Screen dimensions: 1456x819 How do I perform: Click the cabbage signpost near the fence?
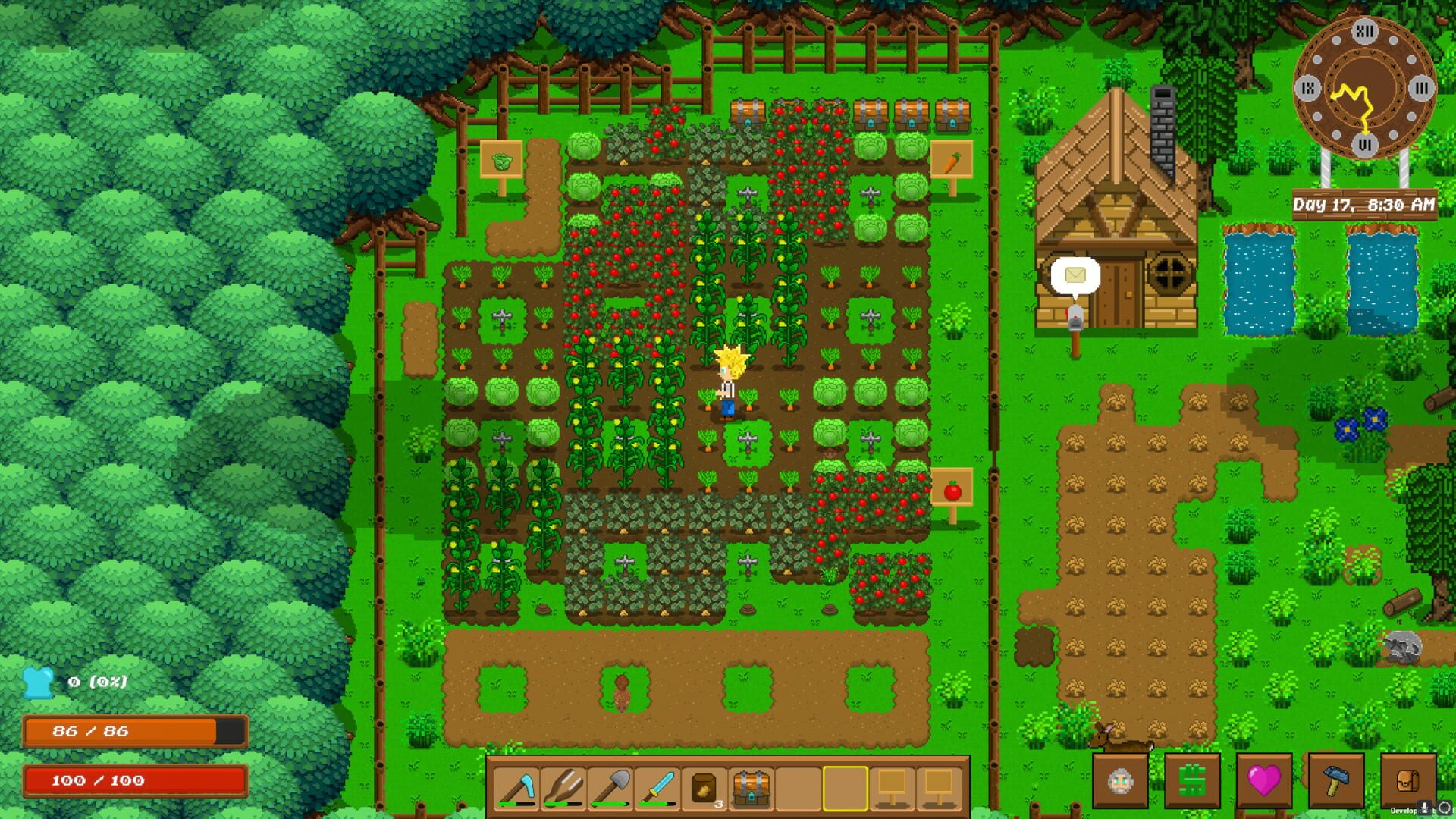(x=500, y=157)
